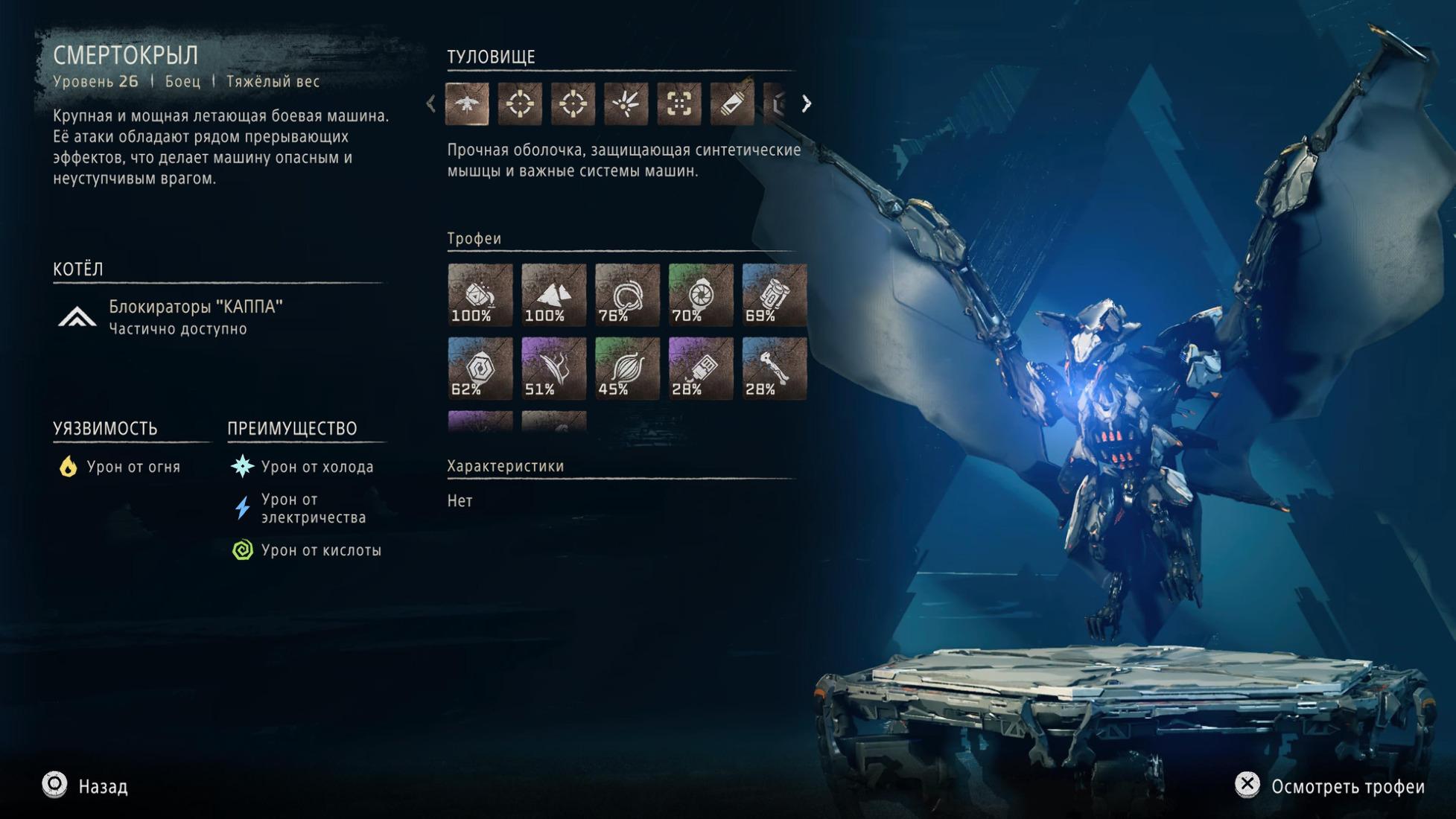This screenshot has width=1456, height=819.
Task: Select the 28% purple circuit loot tile
Action: [701, 369]
